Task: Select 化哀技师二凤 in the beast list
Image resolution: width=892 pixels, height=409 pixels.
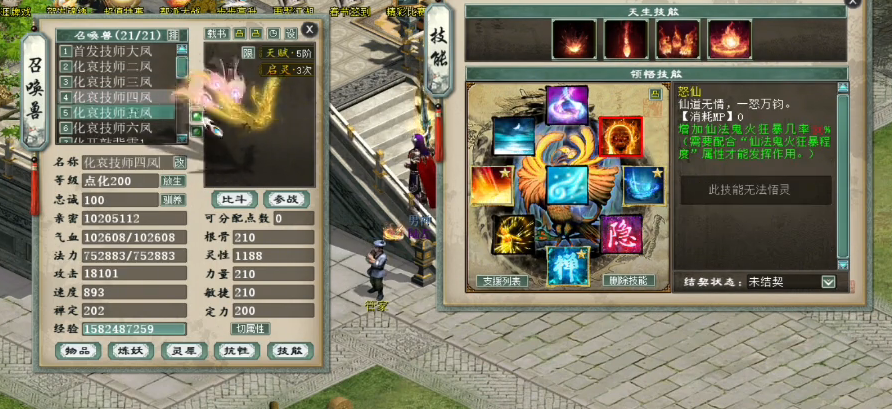Action: pos(117,66)
